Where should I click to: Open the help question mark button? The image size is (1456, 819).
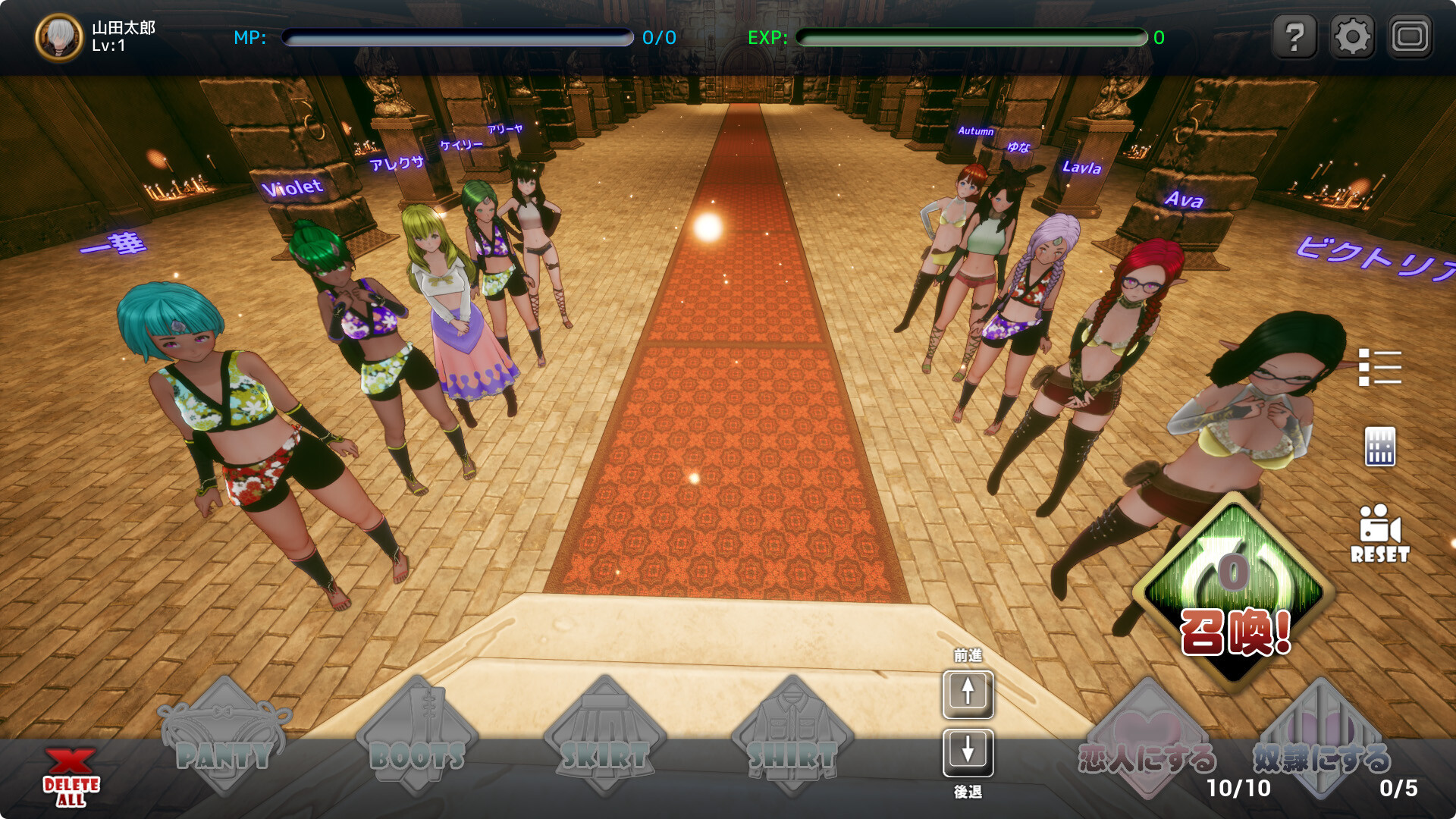click(x=1295, y=36)
